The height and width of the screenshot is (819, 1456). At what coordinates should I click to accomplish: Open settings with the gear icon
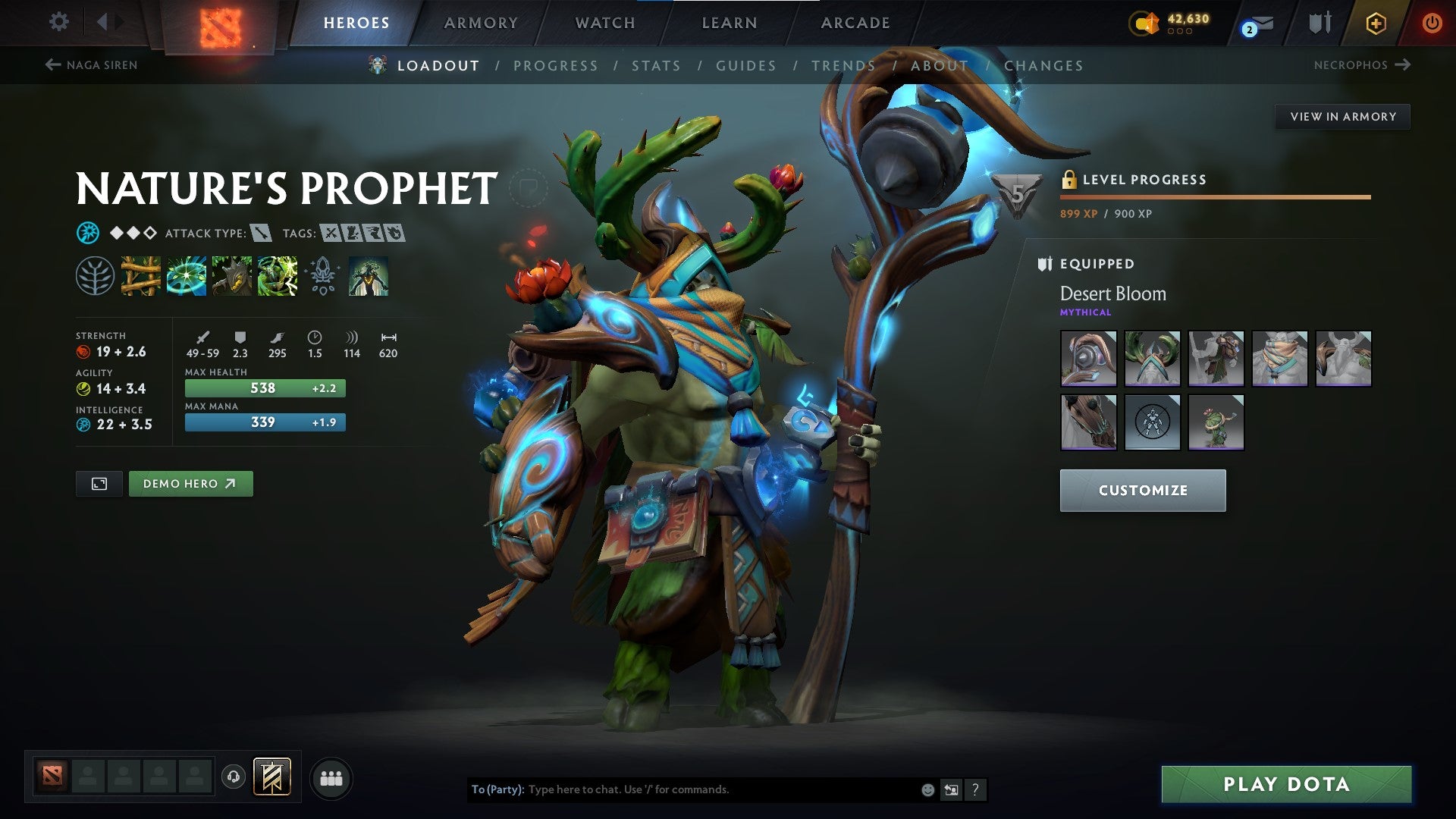tap(58, 22)
